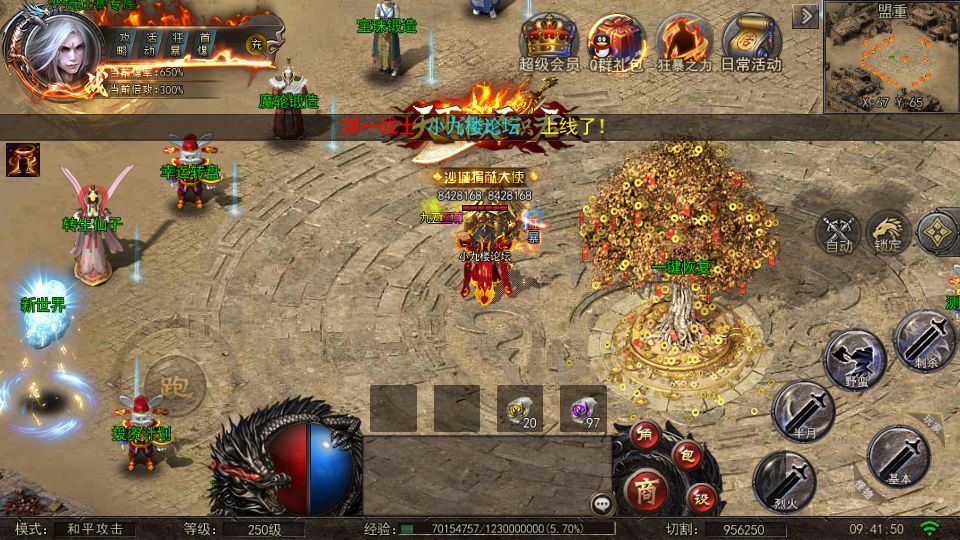Open the chat speech bubble button
The width and height of the screenshot is (960, 540).
click(602, 503)
